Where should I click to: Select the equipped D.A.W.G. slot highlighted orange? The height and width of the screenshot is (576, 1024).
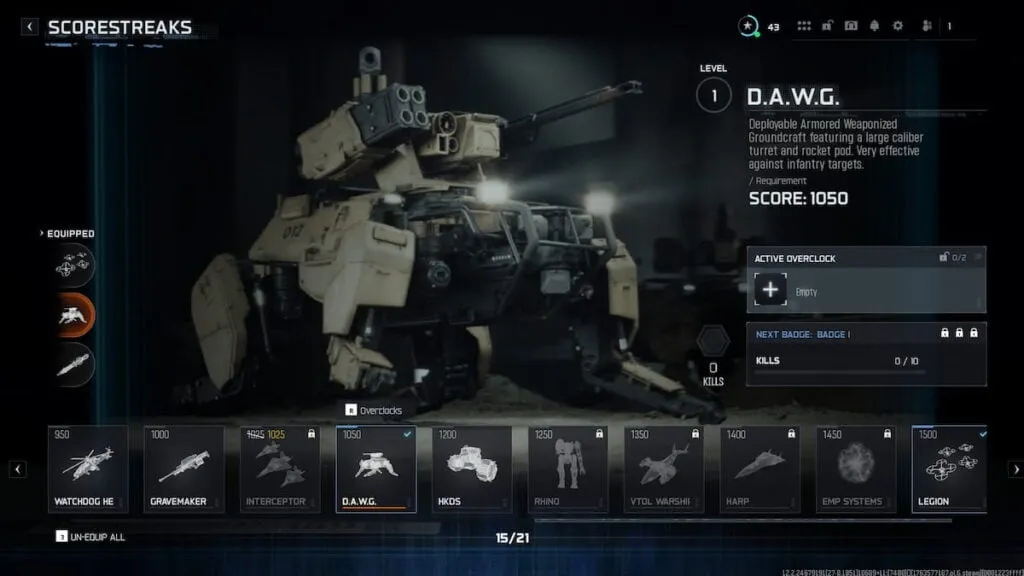click(x=74, y=315)
